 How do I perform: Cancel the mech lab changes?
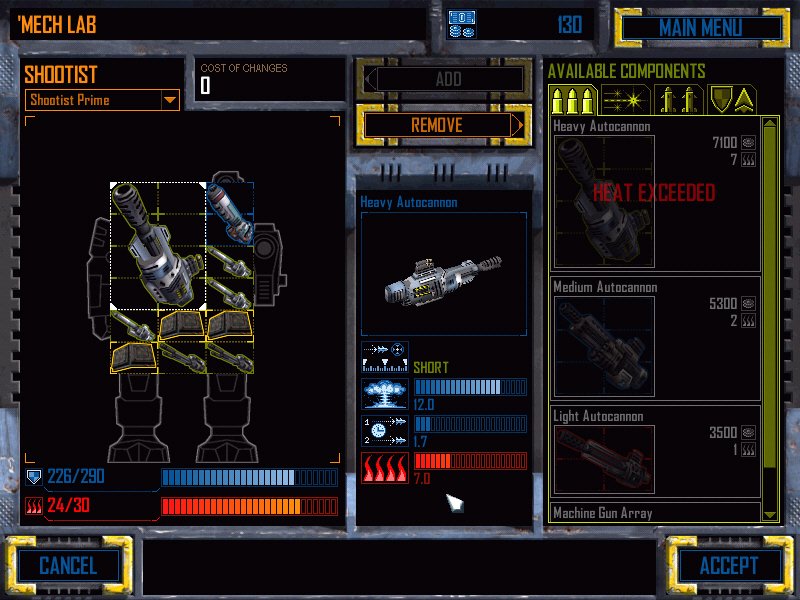click(x=68, y=565)
